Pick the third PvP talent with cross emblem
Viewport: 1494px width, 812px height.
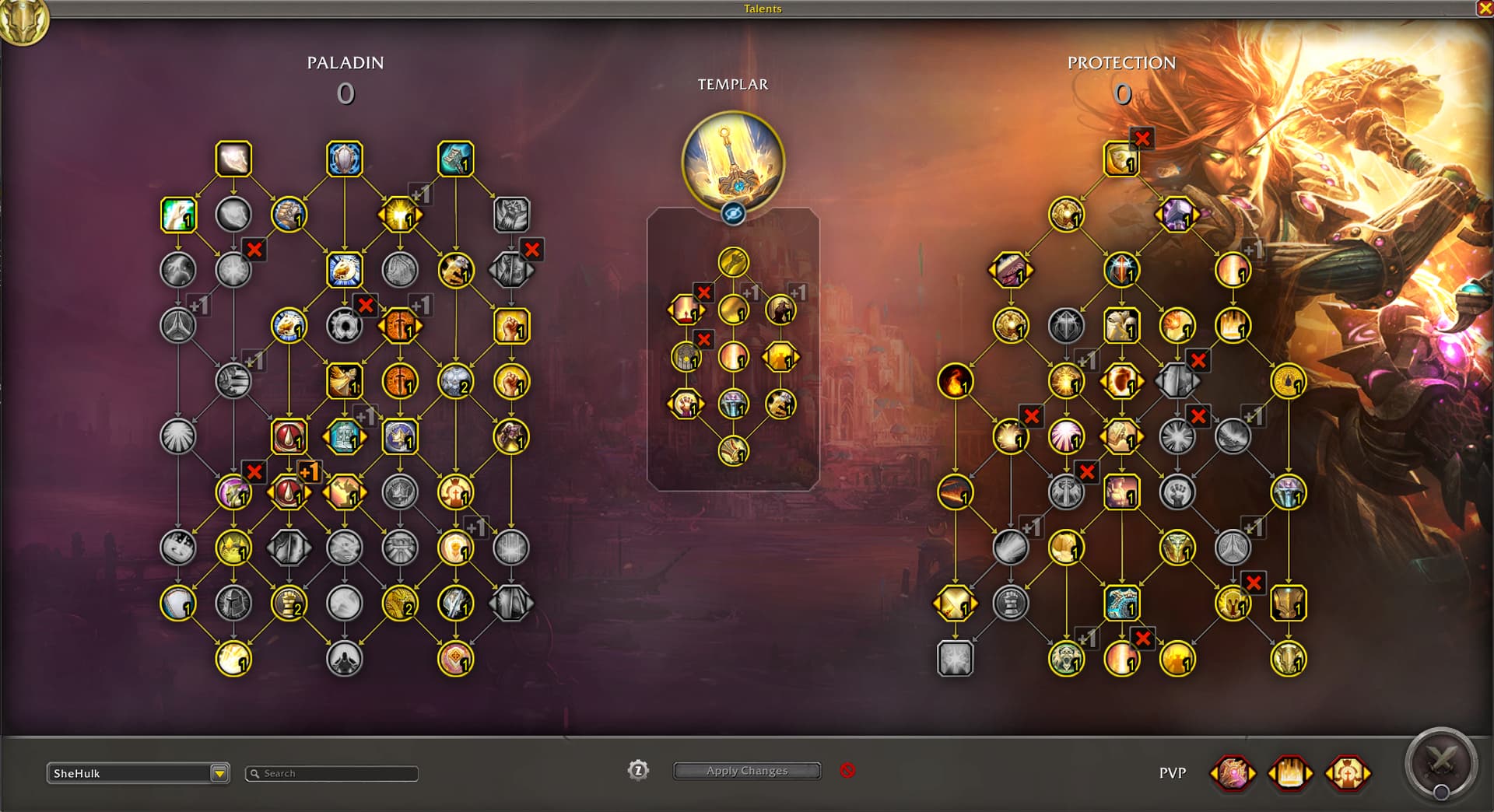[1347, 773]
